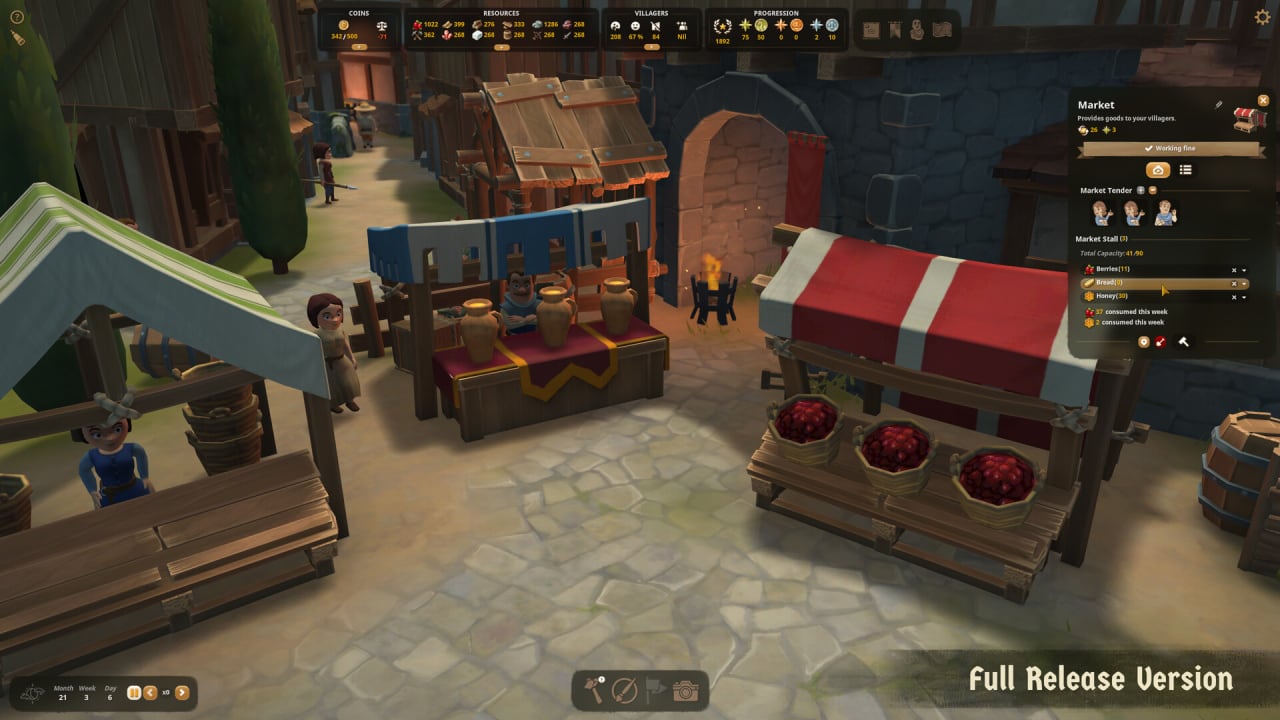Image resolution: width=1280 pixels, height=720 pixels.
Task: Open the build menu hammer icon
Action: coord(595,690)
